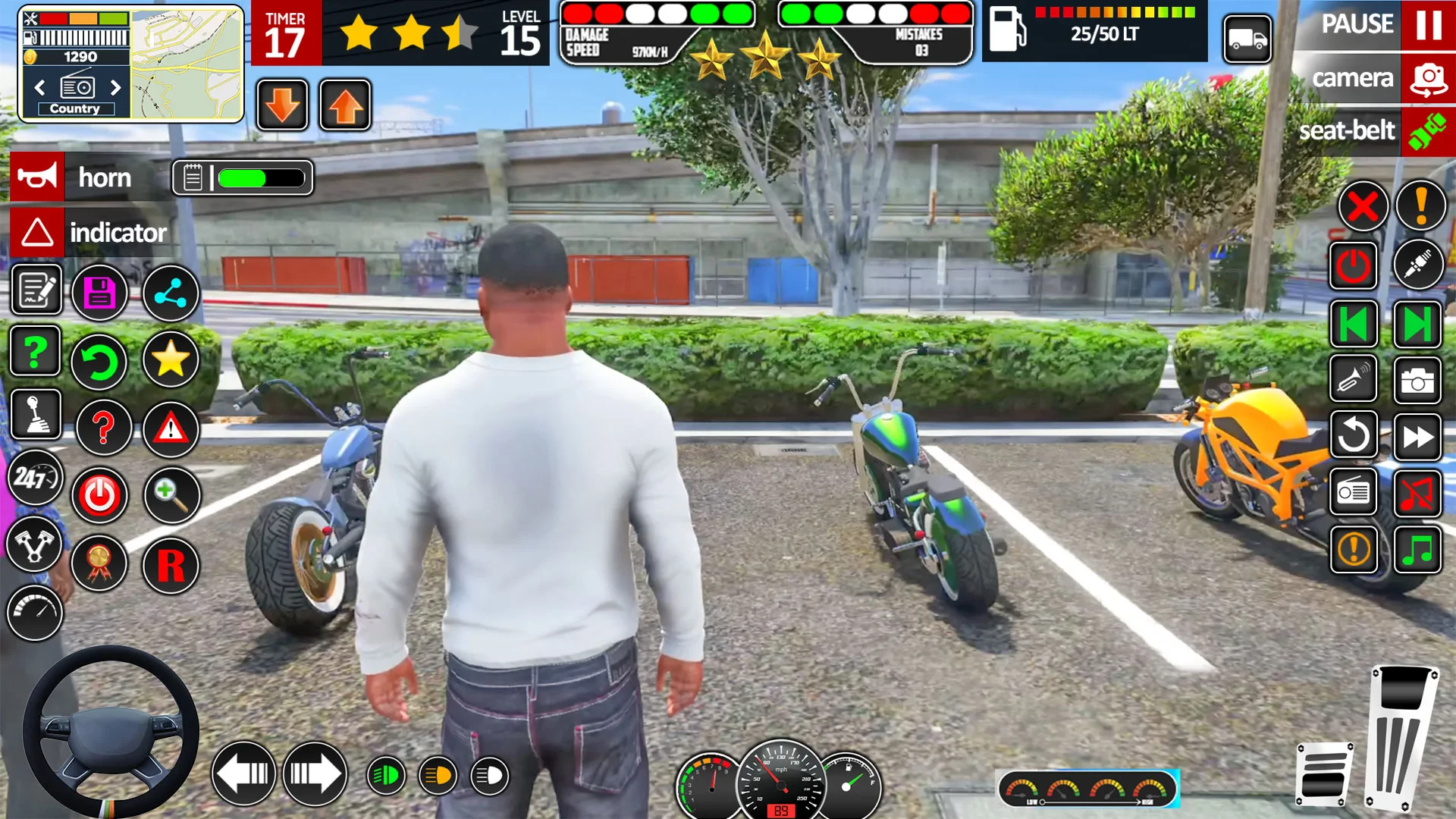Select the next radio station arrow
Image resolution: width=1456 pixels, height=819 pixels.
pos(115,88)
